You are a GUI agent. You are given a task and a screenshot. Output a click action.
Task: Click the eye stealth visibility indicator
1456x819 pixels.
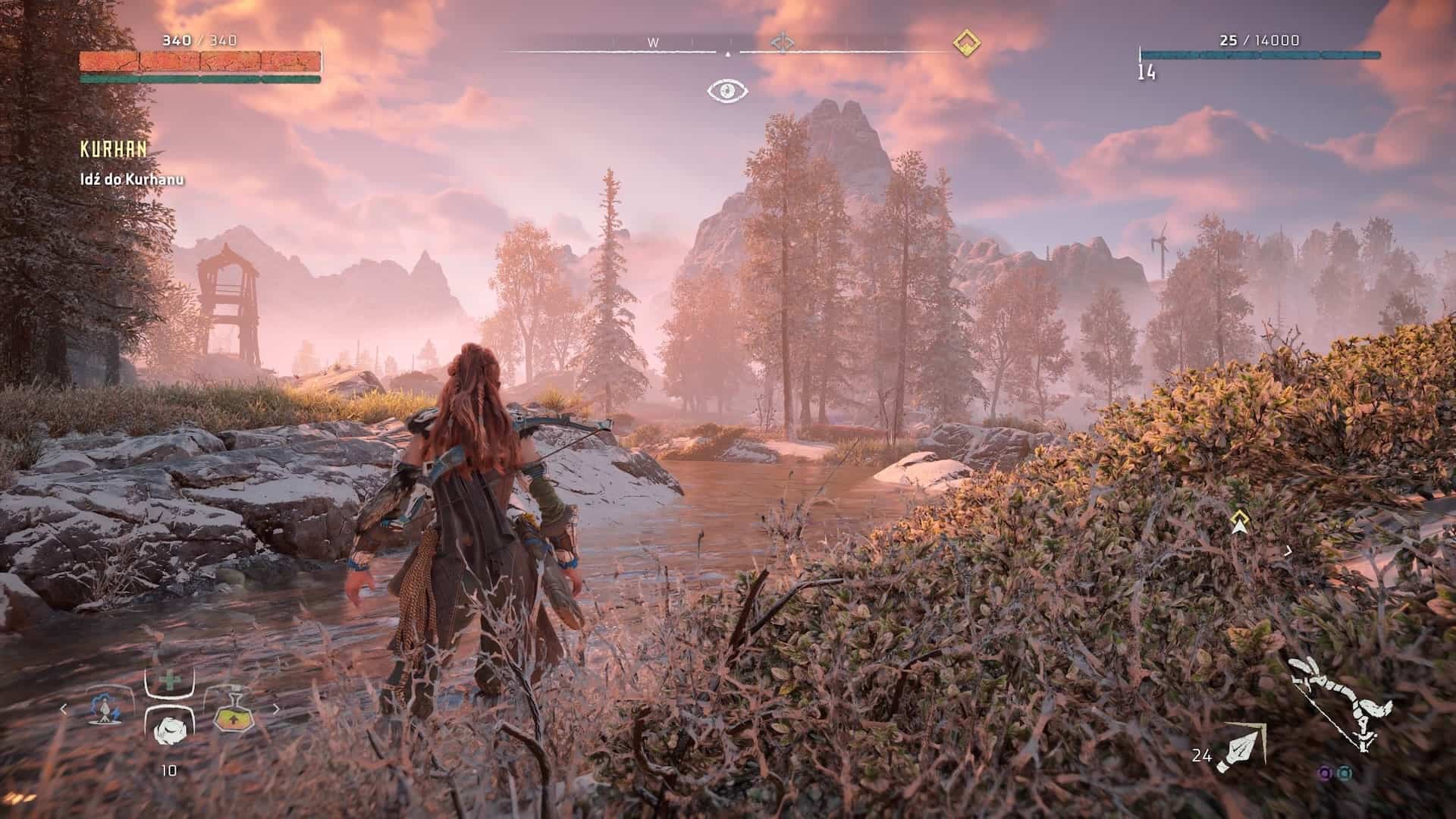[x=728, y=91]
